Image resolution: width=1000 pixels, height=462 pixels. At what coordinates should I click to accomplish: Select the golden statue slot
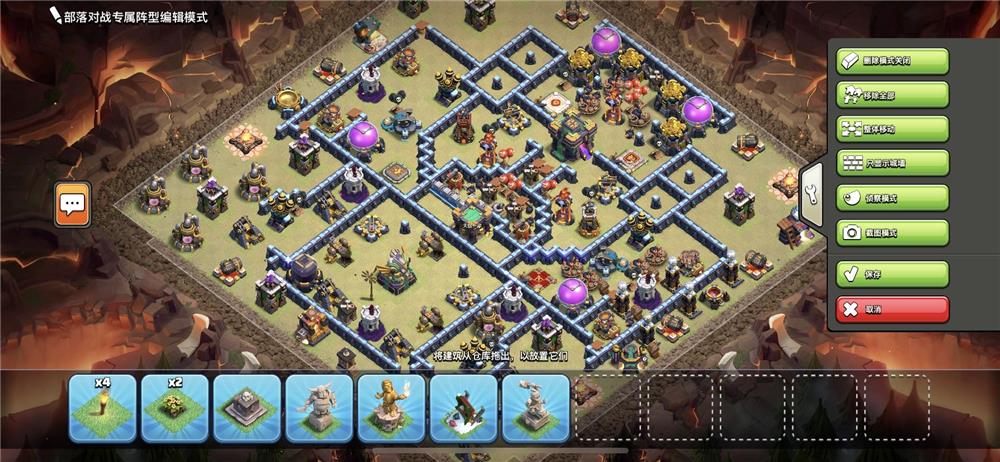point(391,408)
